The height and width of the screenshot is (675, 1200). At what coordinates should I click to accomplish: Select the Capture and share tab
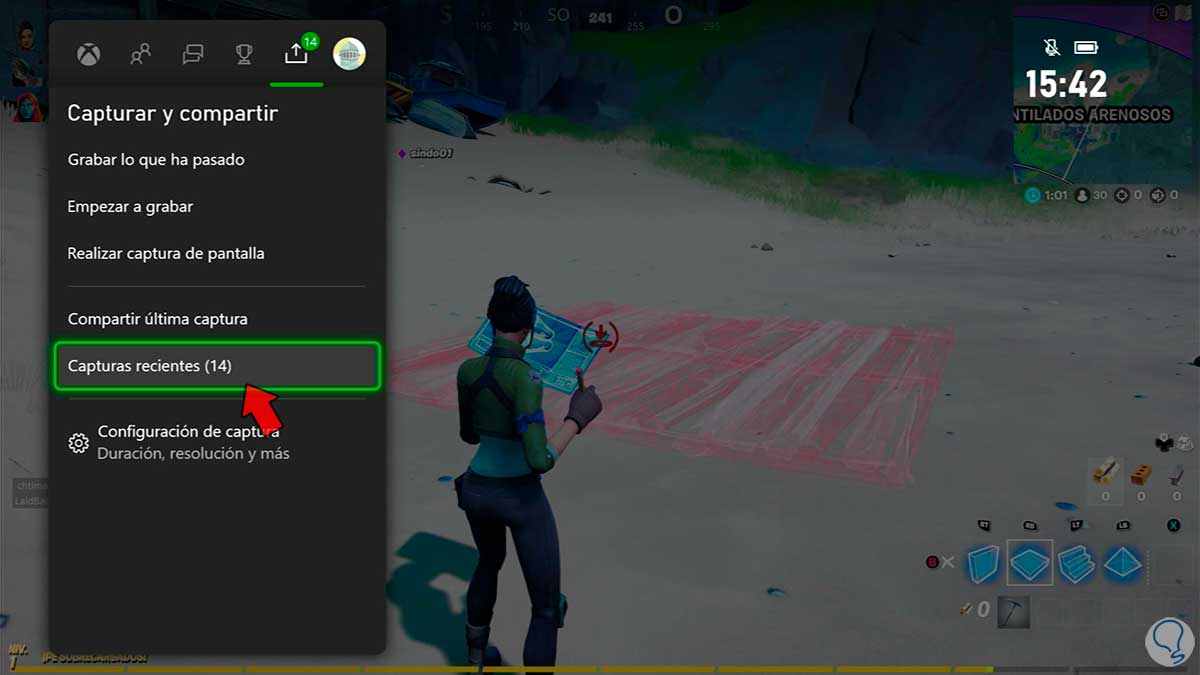(x=296, y=55)
